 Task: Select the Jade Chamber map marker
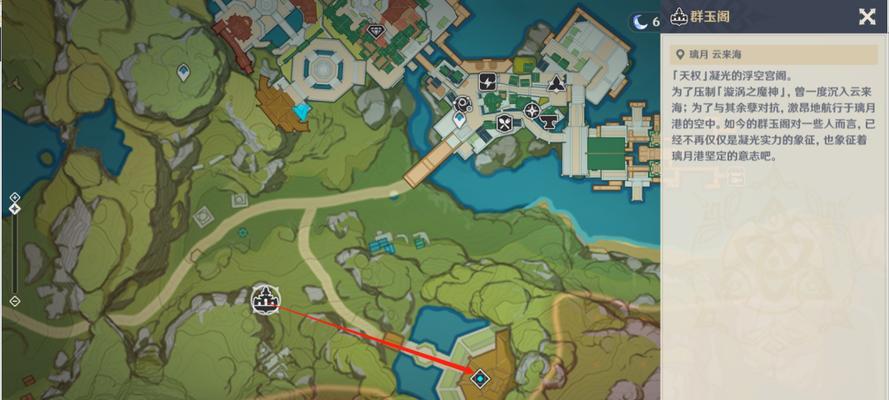(265, 296)
